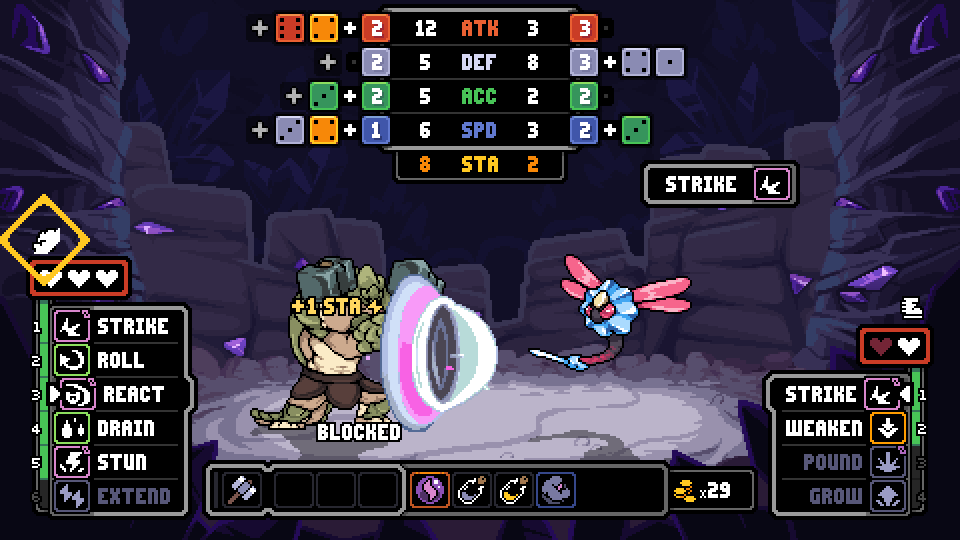Screen dimensions: 960x540
Task: Choose the greyed-out Extend move
Action: point(118,495)
